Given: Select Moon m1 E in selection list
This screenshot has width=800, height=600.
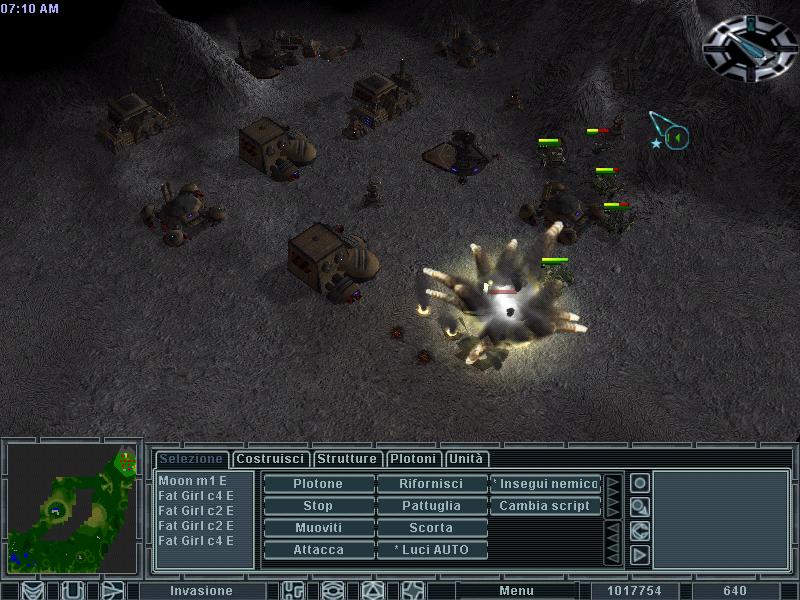Looking at the screenshot, I should tap(193, 481).
